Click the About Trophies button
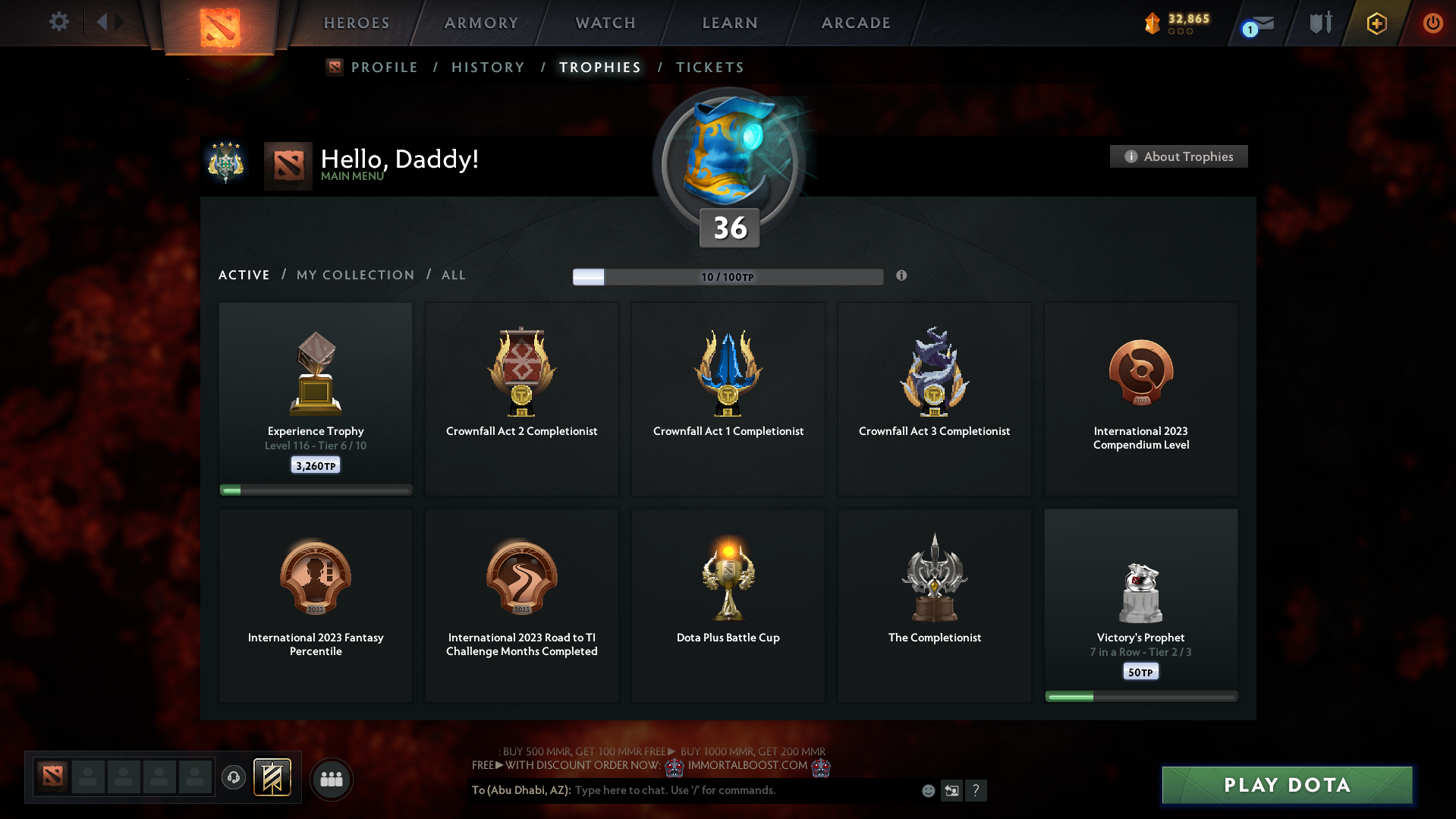1456x819 pixels. [1178, 156]
